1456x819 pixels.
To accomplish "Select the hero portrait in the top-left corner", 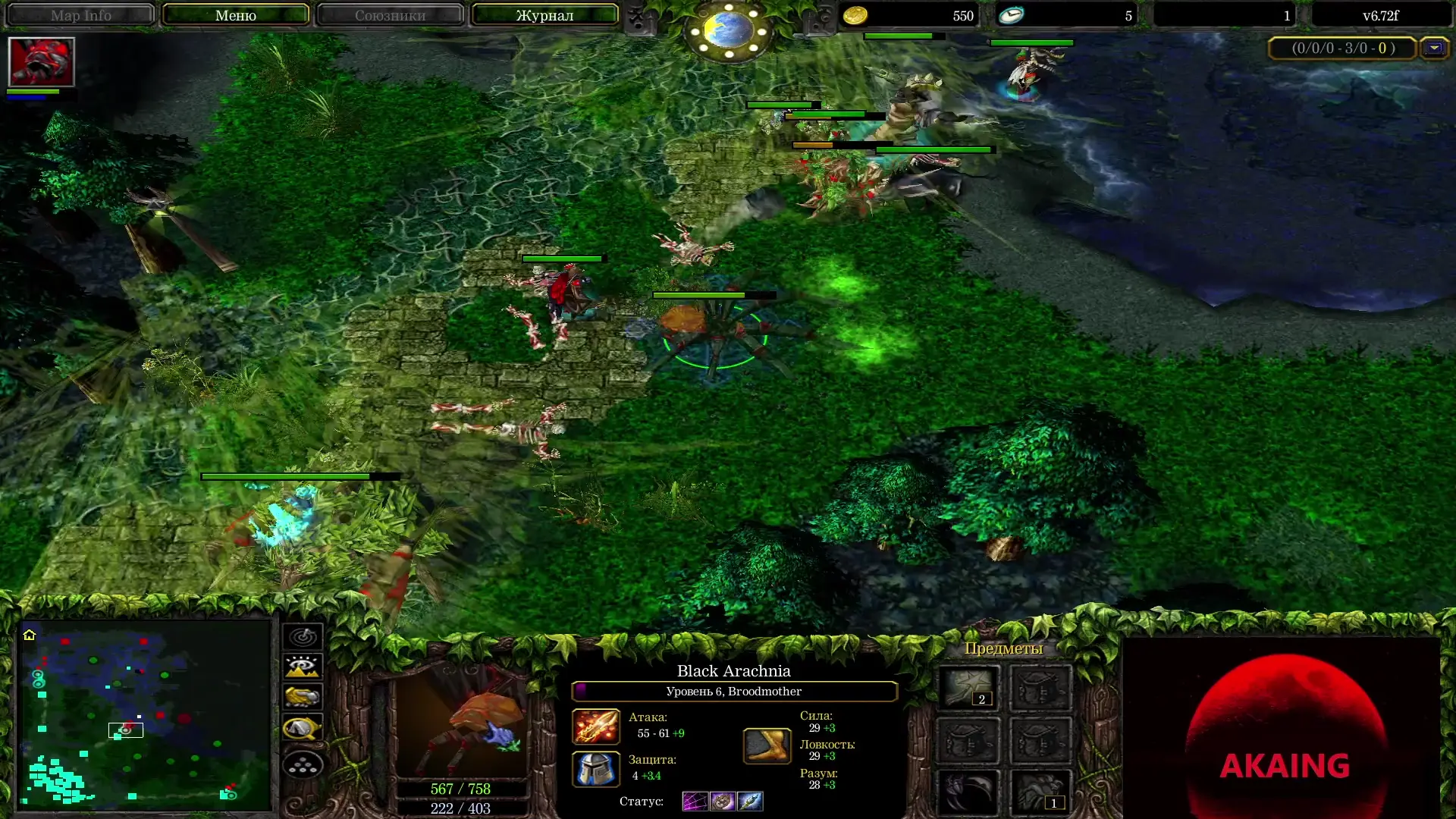I will (x=42, y=62).
